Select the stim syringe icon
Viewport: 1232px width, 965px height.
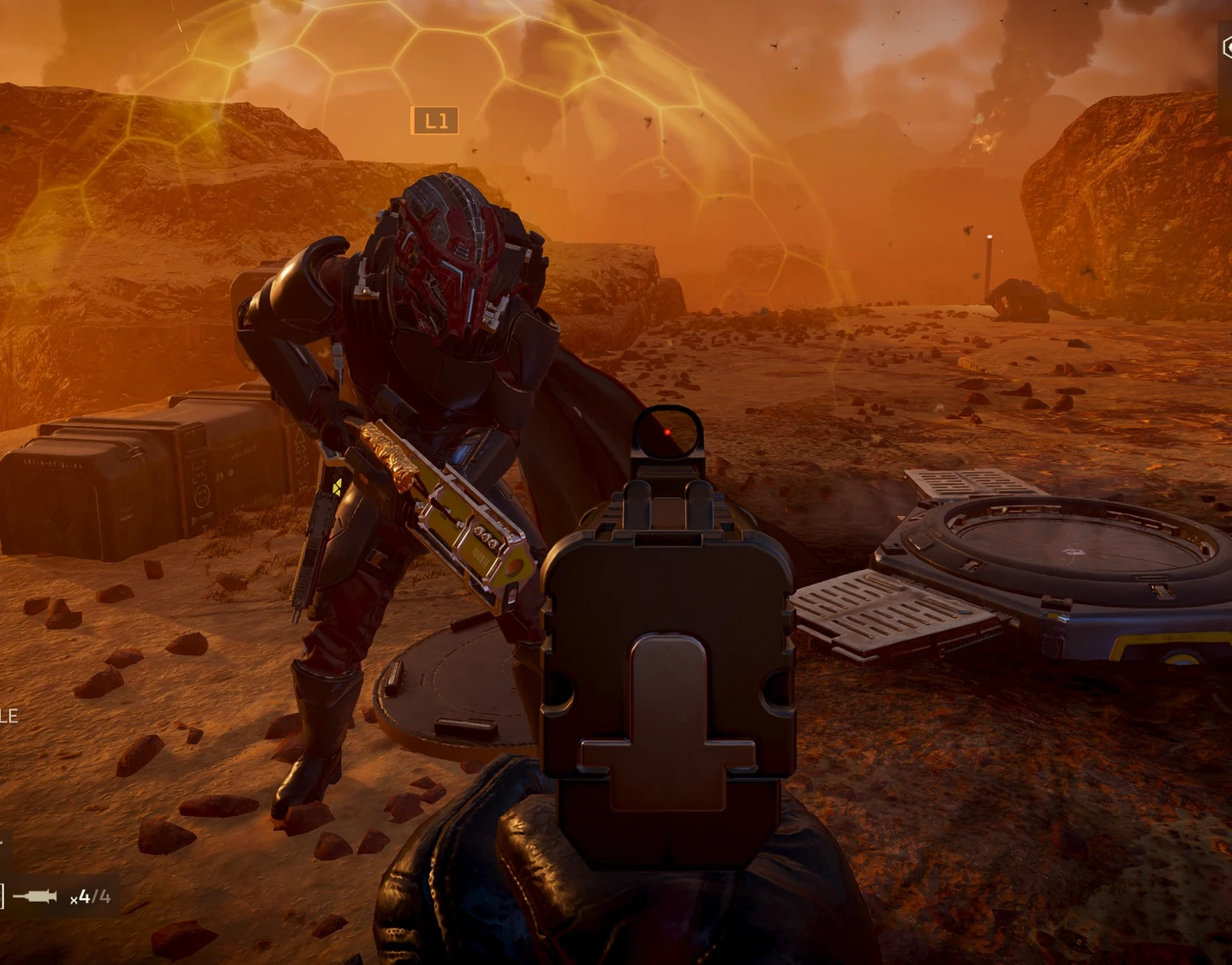coord(35,896)
